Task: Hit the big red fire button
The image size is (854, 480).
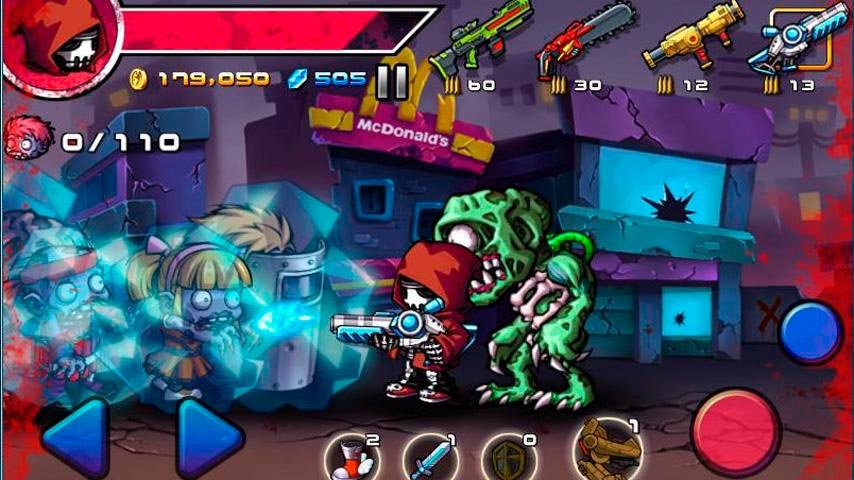Action: coord(737,433)
